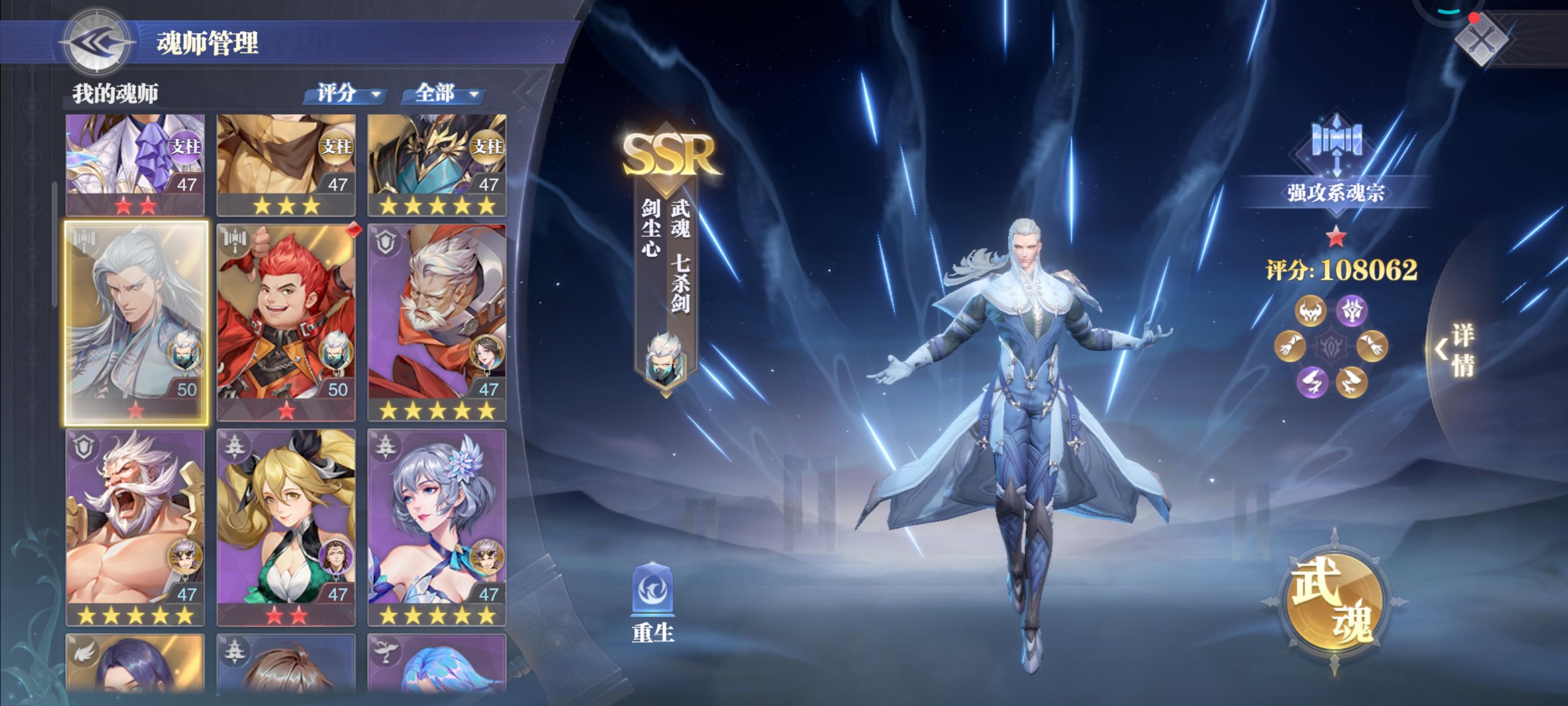Click the left hand soul bone icon
The image size is (1568, 706).
1291,346
